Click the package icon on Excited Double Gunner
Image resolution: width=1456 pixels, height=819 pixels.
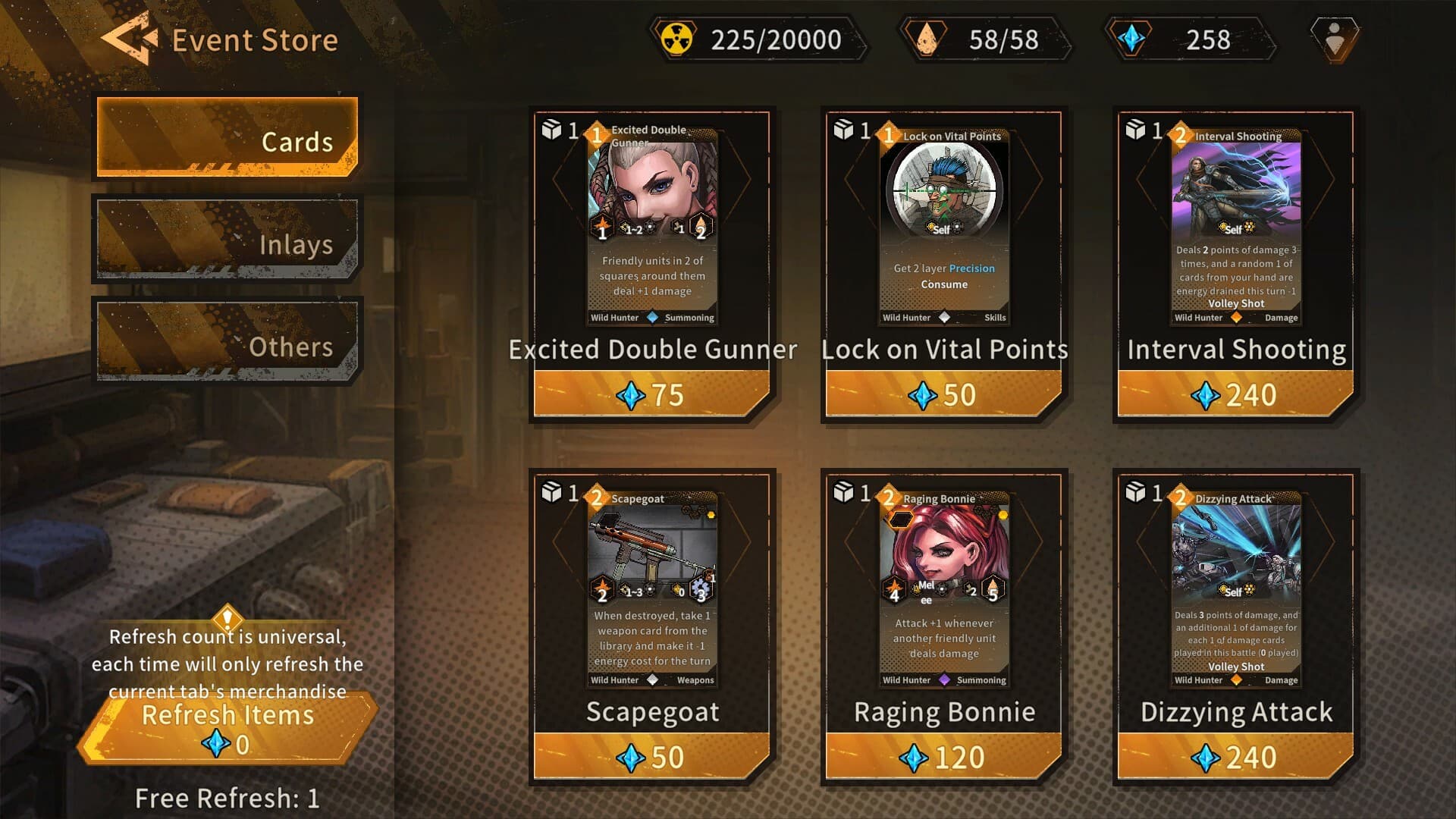click(x=553, y=130)
